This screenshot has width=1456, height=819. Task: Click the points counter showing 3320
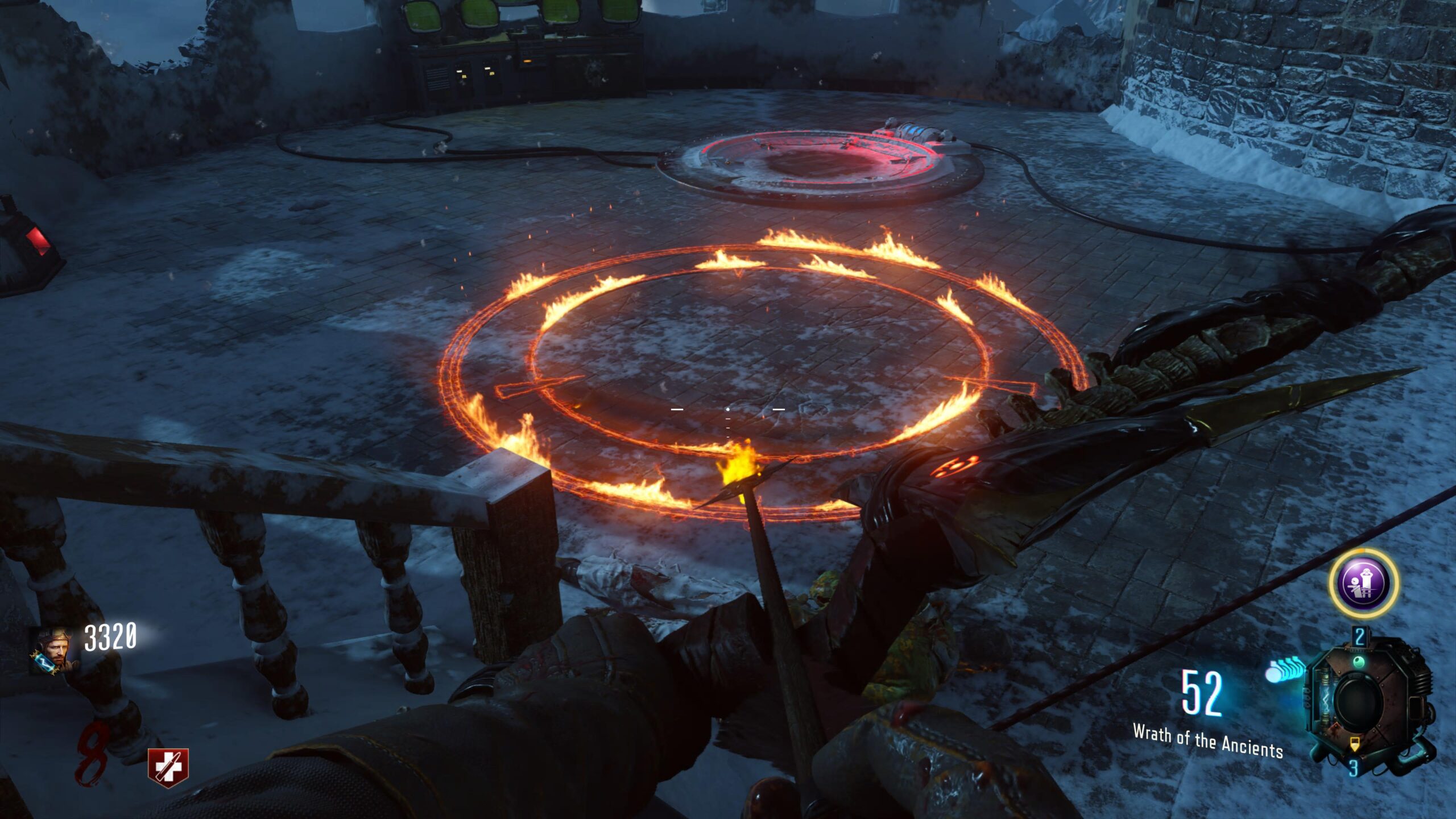point(110,638)
